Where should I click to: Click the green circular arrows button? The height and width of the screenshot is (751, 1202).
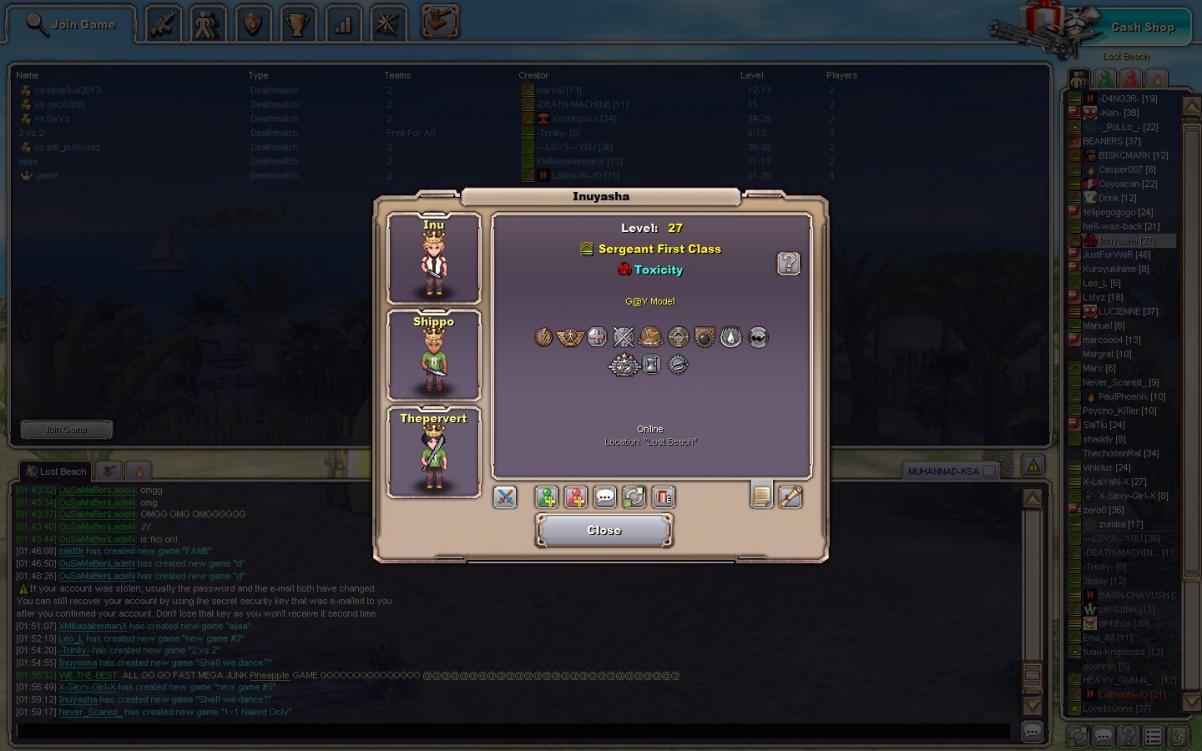click(634, 496)
